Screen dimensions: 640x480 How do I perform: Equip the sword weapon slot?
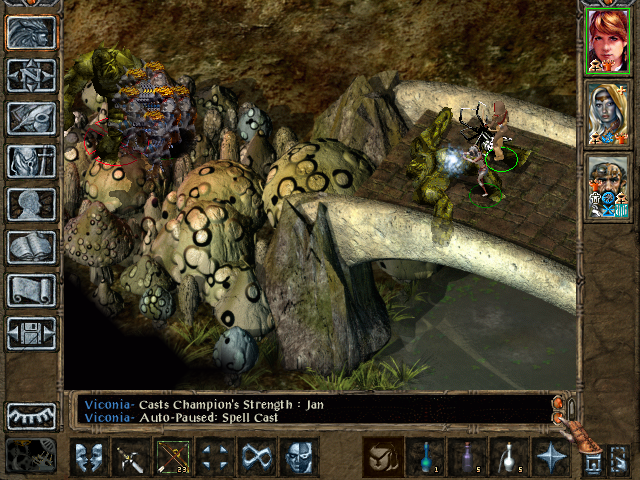pyautogui.click(x=132, y=458)
